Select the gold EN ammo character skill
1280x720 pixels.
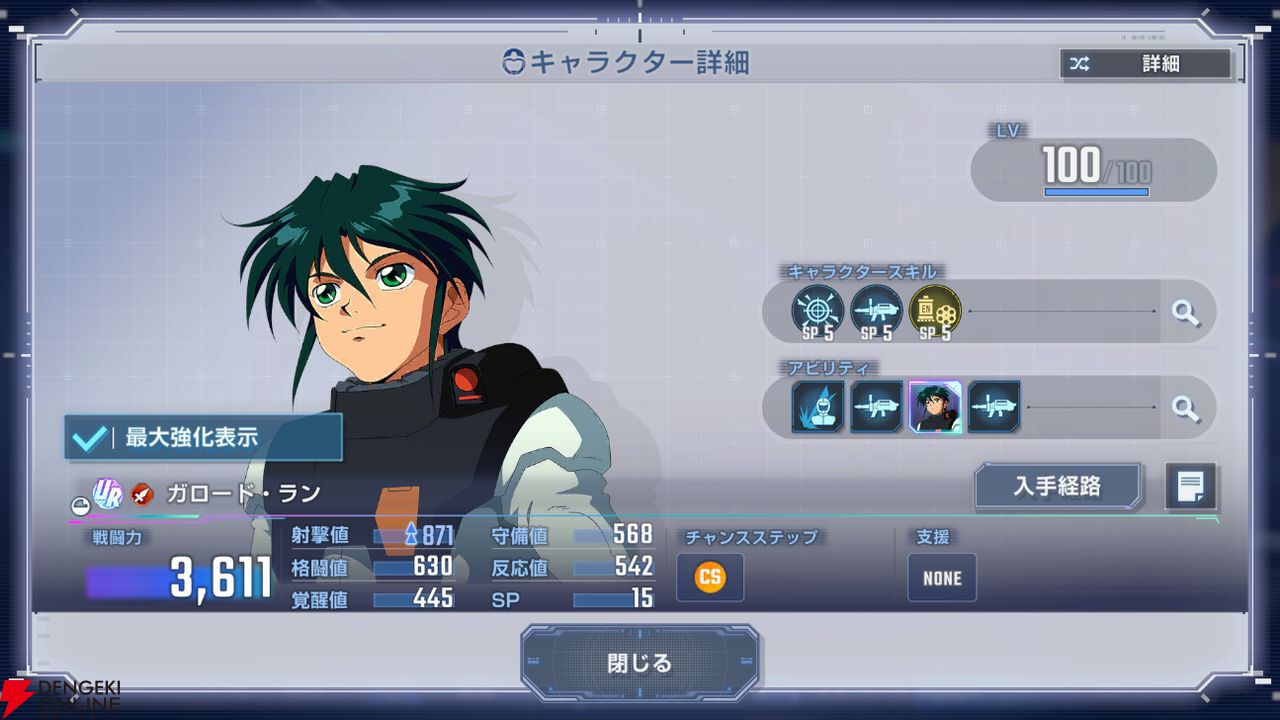[x=935, y=311]
